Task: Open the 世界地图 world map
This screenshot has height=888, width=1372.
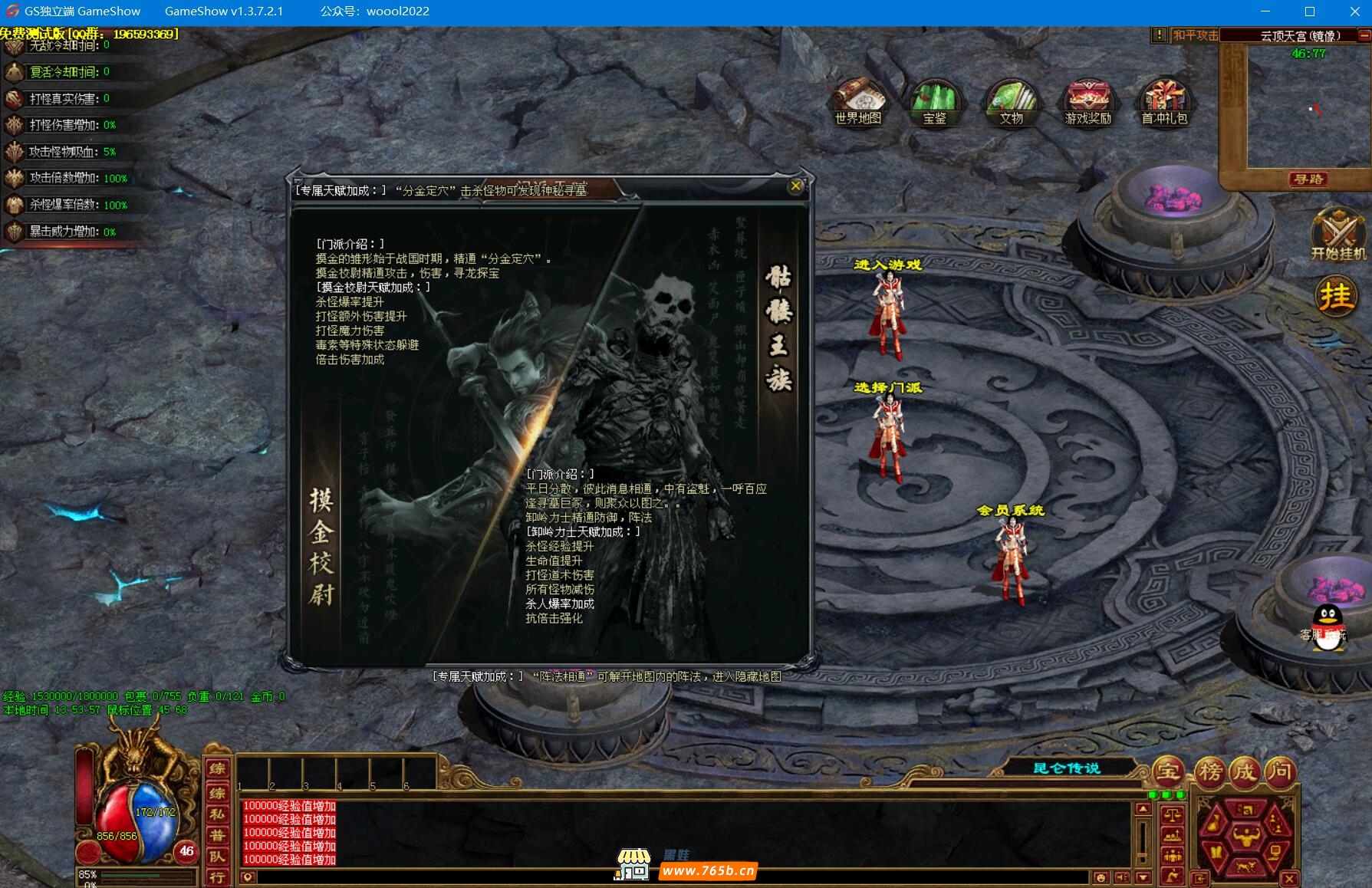Action: point(858,102)
